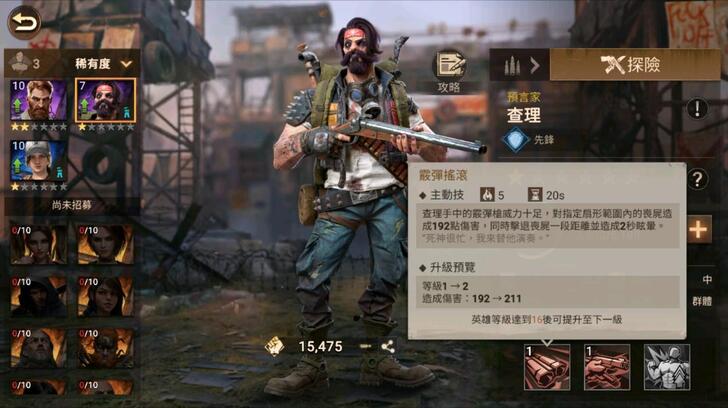Viewport: 728px width, 408px height.
Task: Open the 攻略 strategy guide
Action: (x=449, y=70)
